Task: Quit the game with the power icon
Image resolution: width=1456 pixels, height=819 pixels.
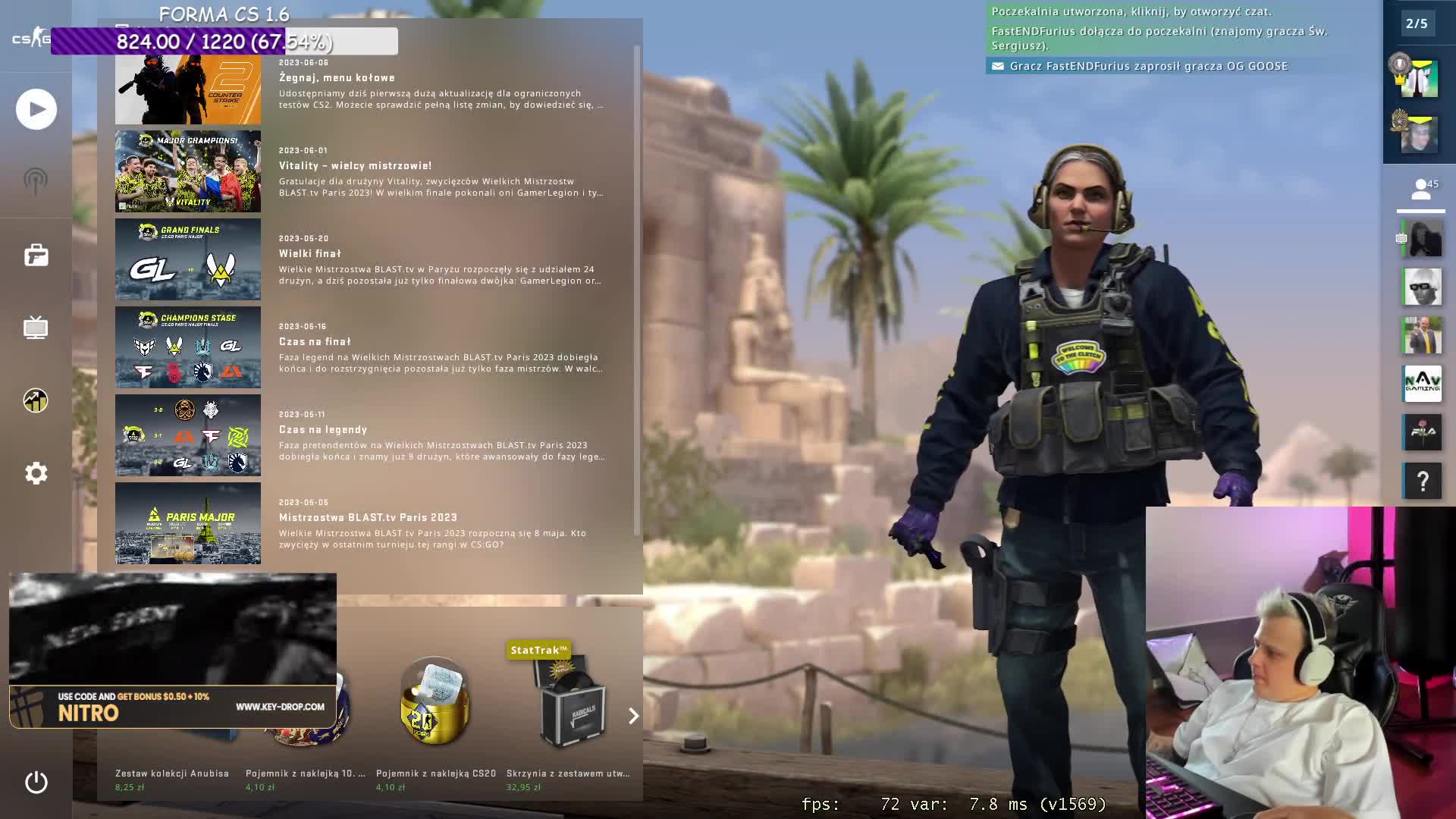Action: 36,782
